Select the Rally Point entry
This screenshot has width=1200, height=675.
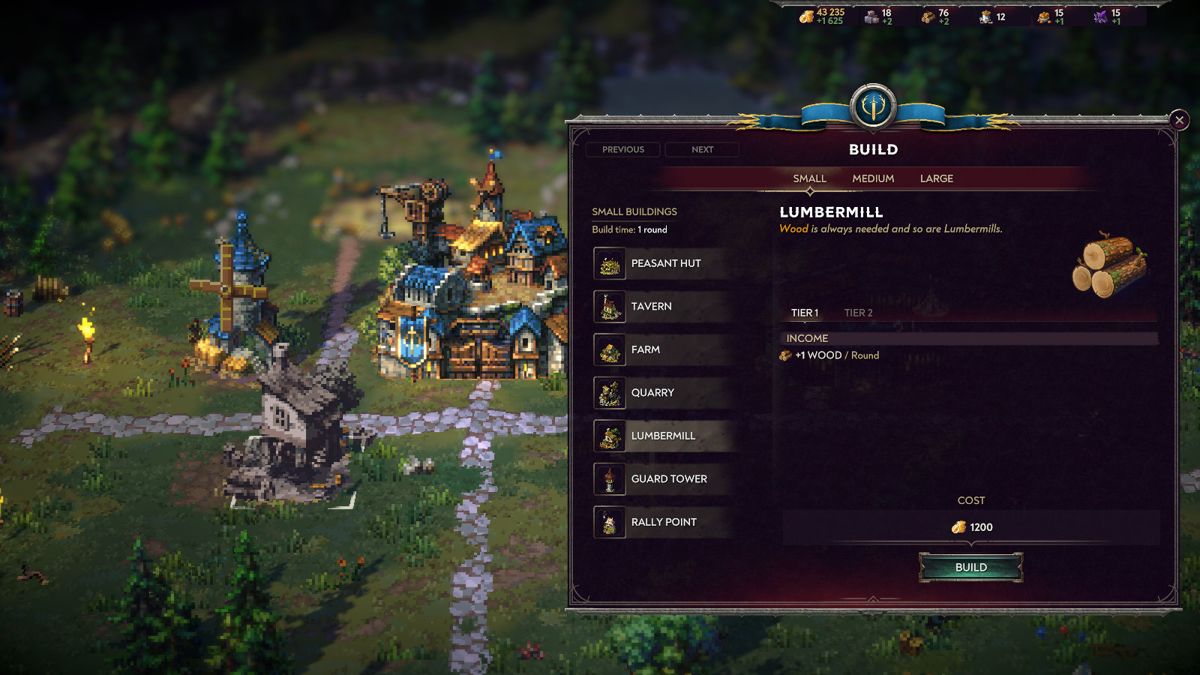tap(661, 522)
